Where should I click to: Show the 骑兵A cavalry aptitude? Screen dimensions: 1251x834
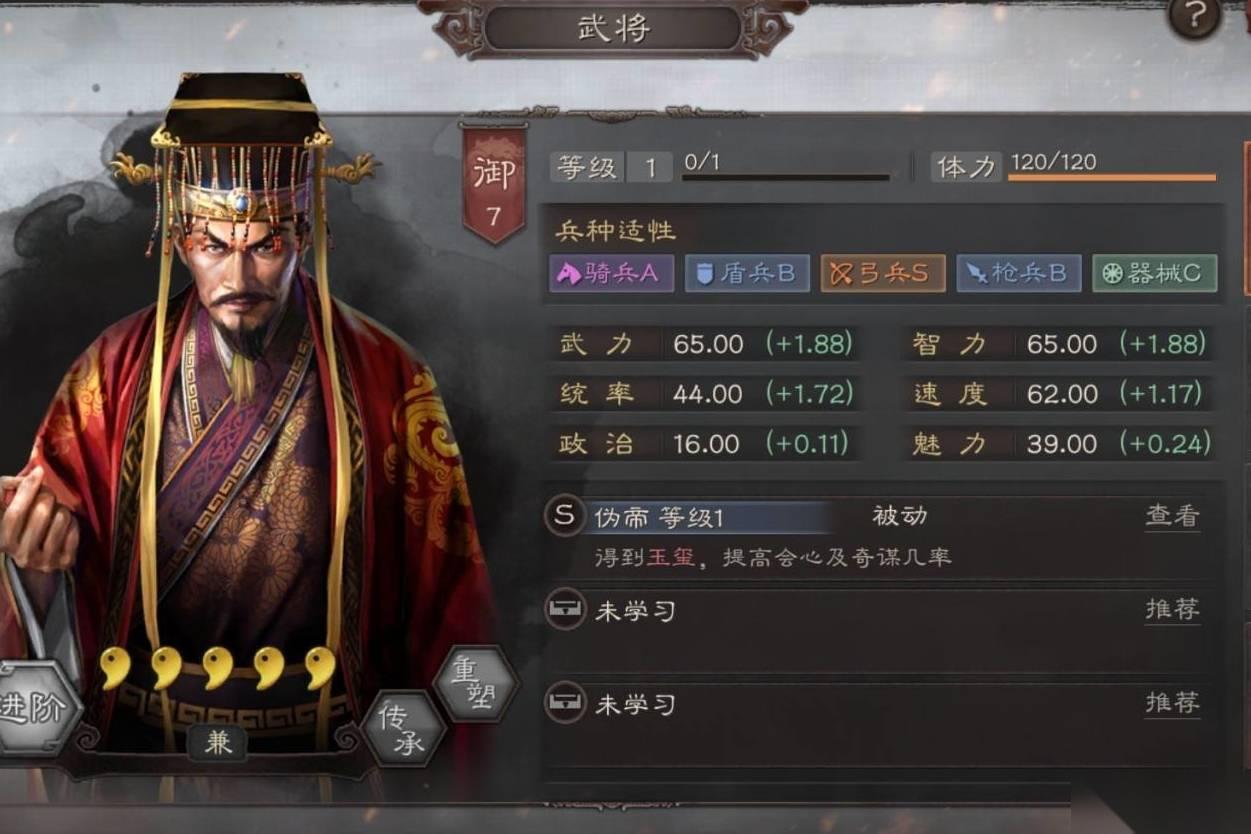[611, 274]
